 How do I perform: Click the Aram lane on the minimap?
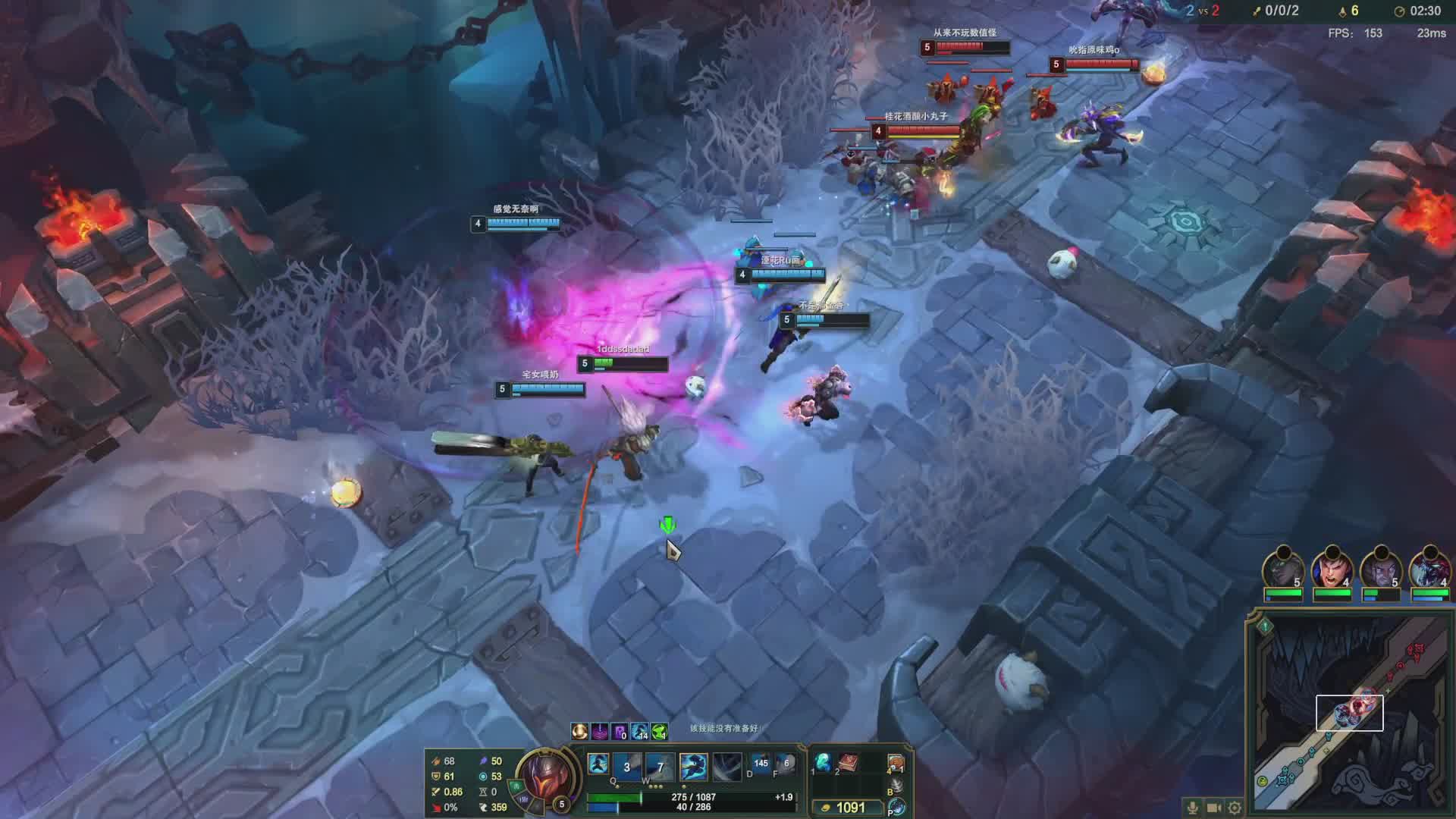pos(1349,712)
